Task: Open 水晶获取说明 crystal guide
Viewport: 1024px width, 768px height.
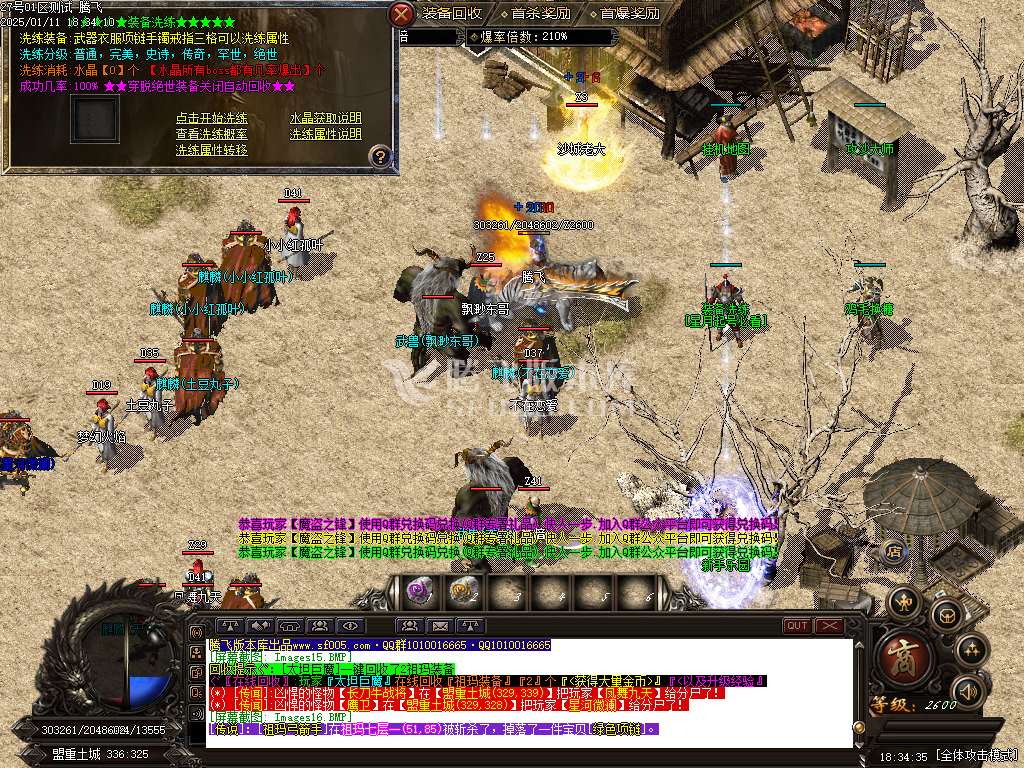Action: [326, 118]
